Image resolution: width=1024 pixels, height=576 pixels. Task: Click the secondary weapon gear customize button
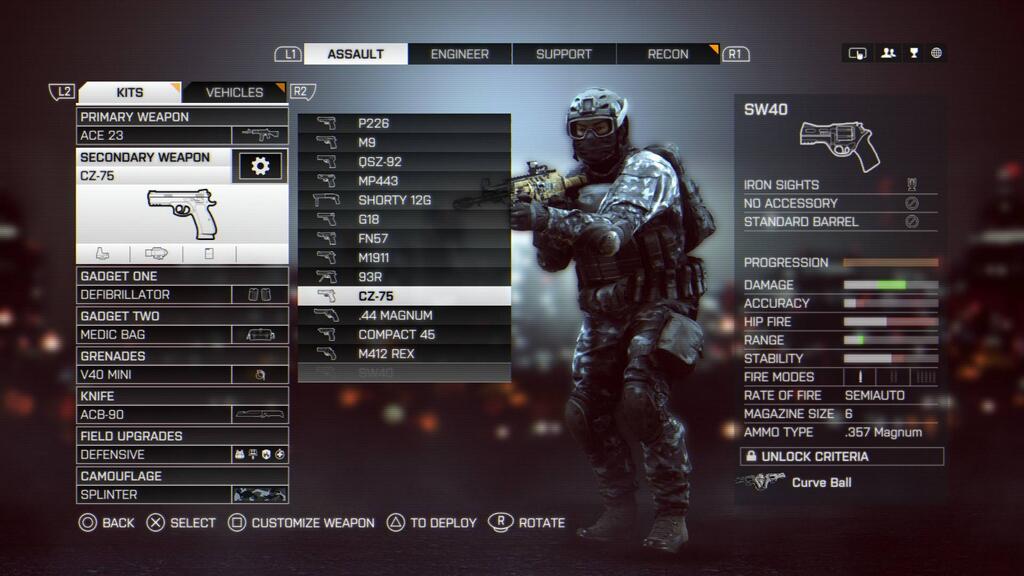click(260, 166)
